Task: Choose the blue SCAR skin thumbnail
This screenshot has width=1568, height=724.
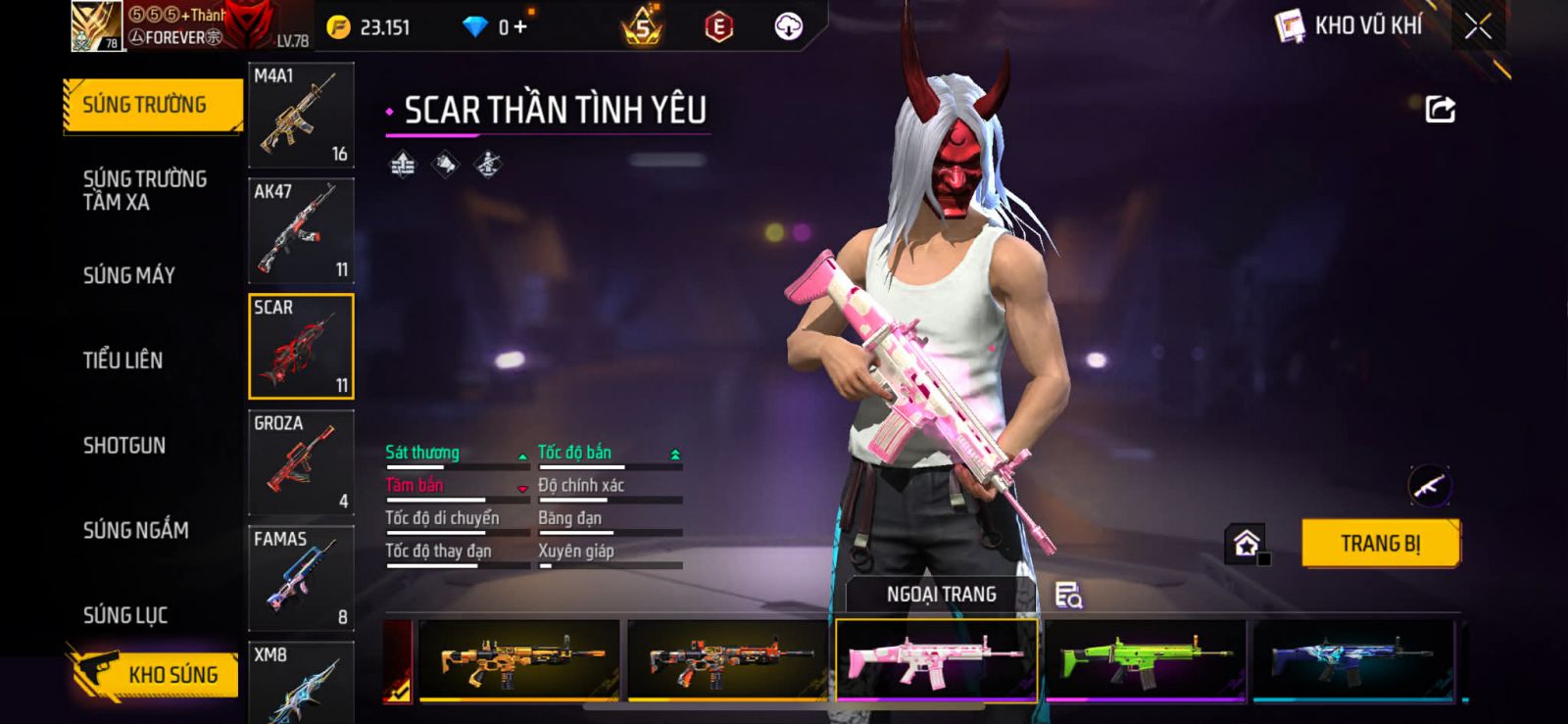Action: click(1352, 659)
